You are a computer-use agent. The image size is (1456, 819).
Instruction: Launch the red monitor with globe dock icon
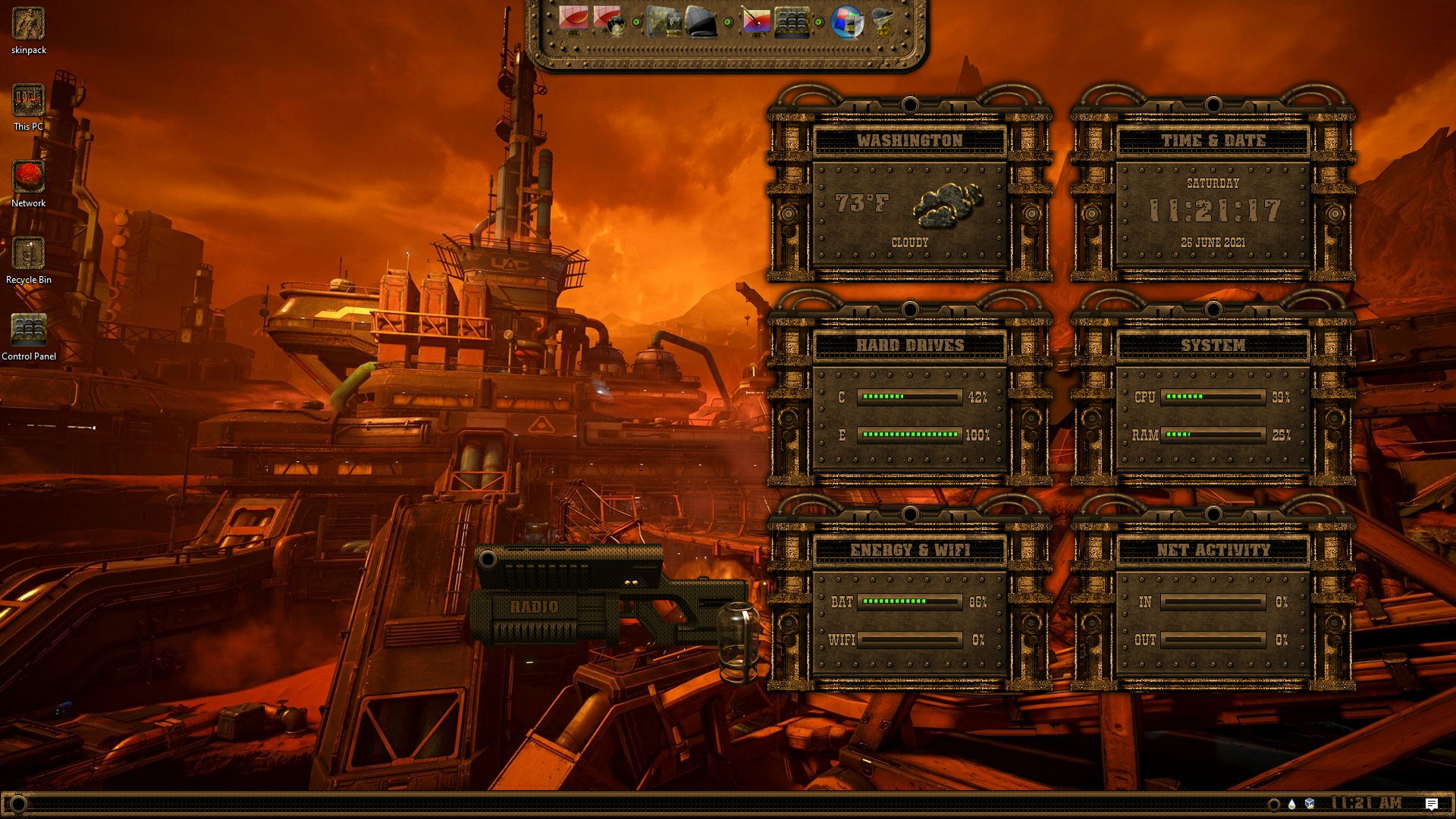(x=608, y=20)
